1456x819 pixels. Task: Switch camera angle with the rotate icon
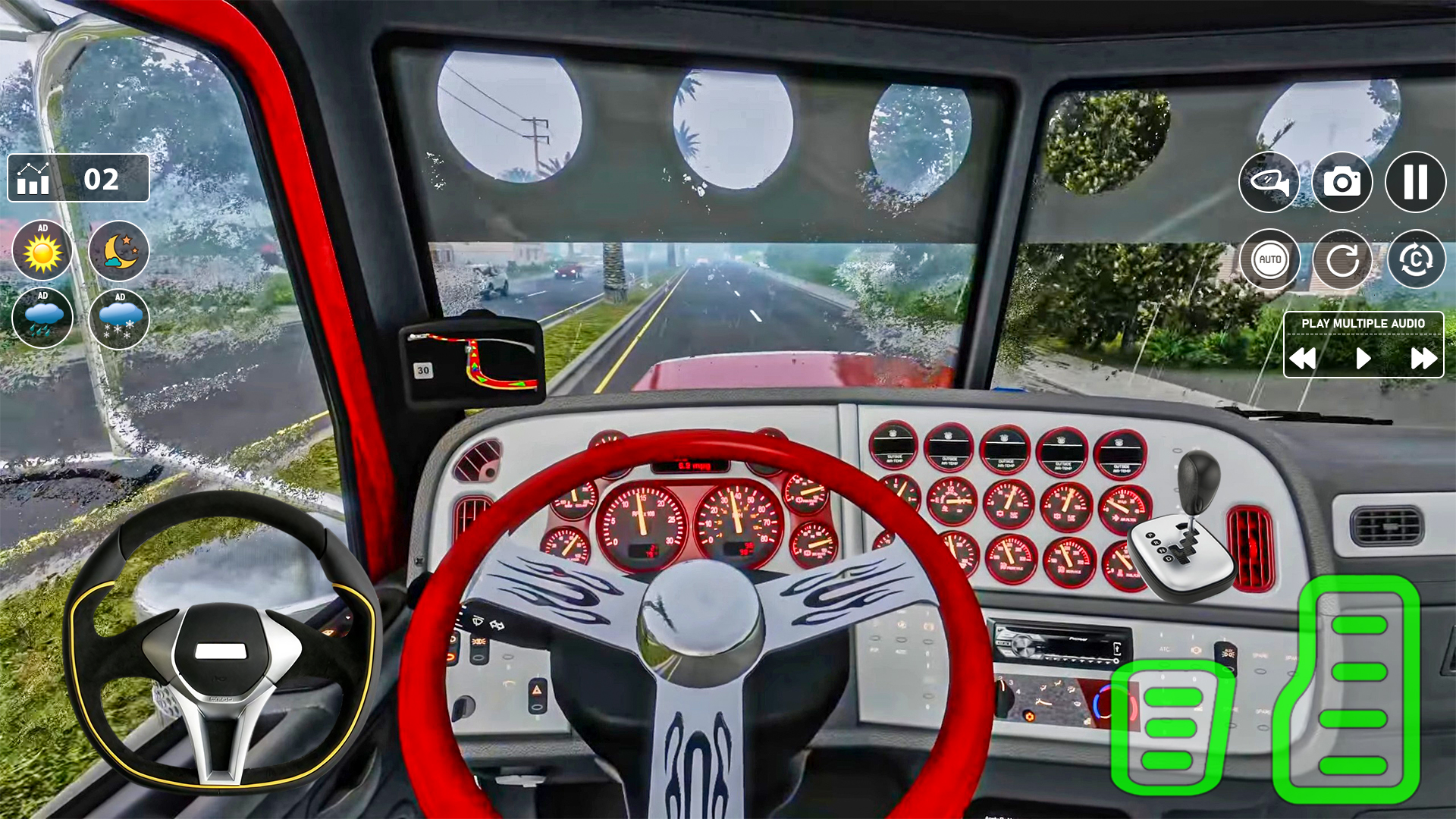[x=1415, y=260]
